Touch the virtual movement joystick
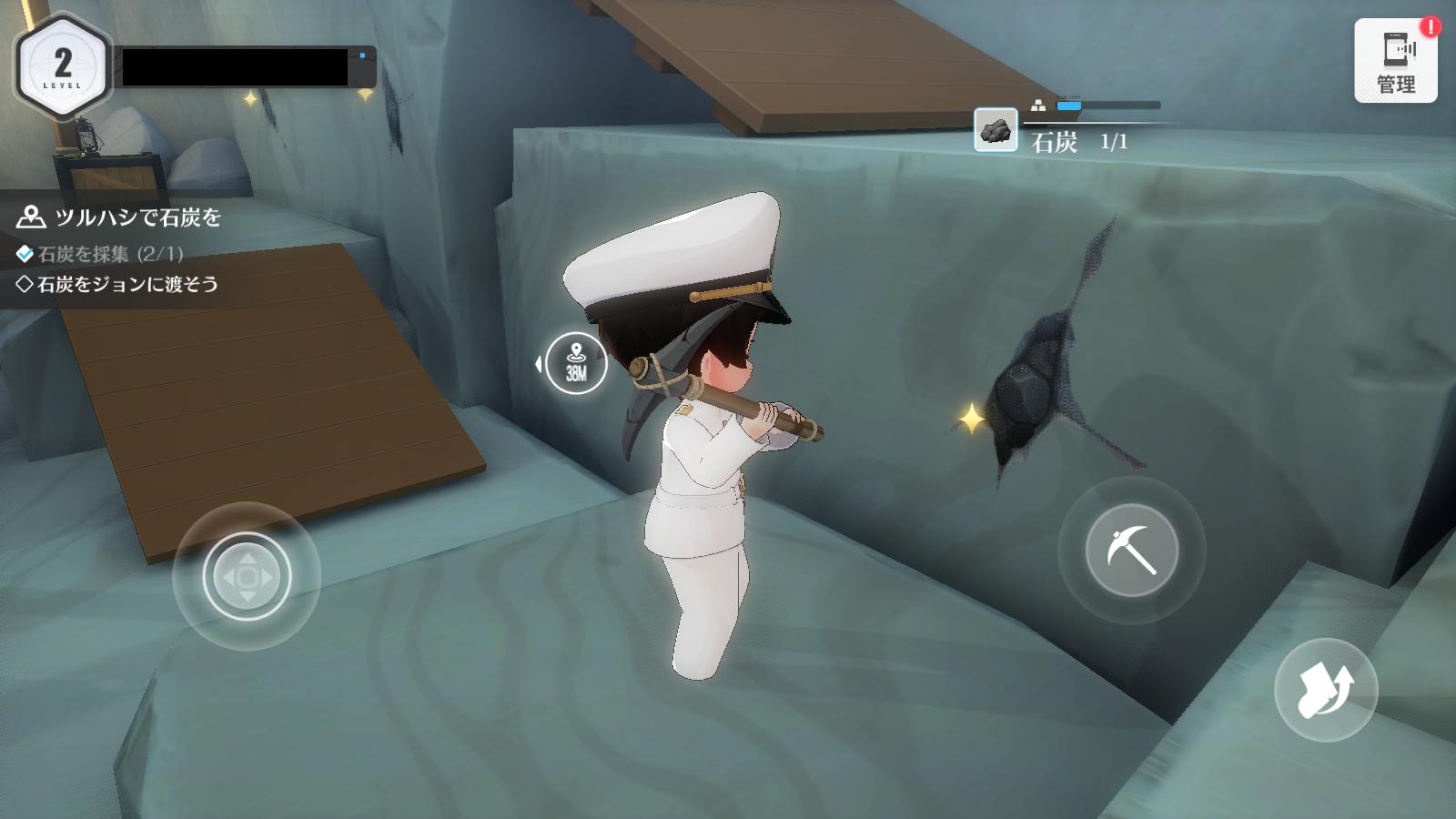 (247, 577)
